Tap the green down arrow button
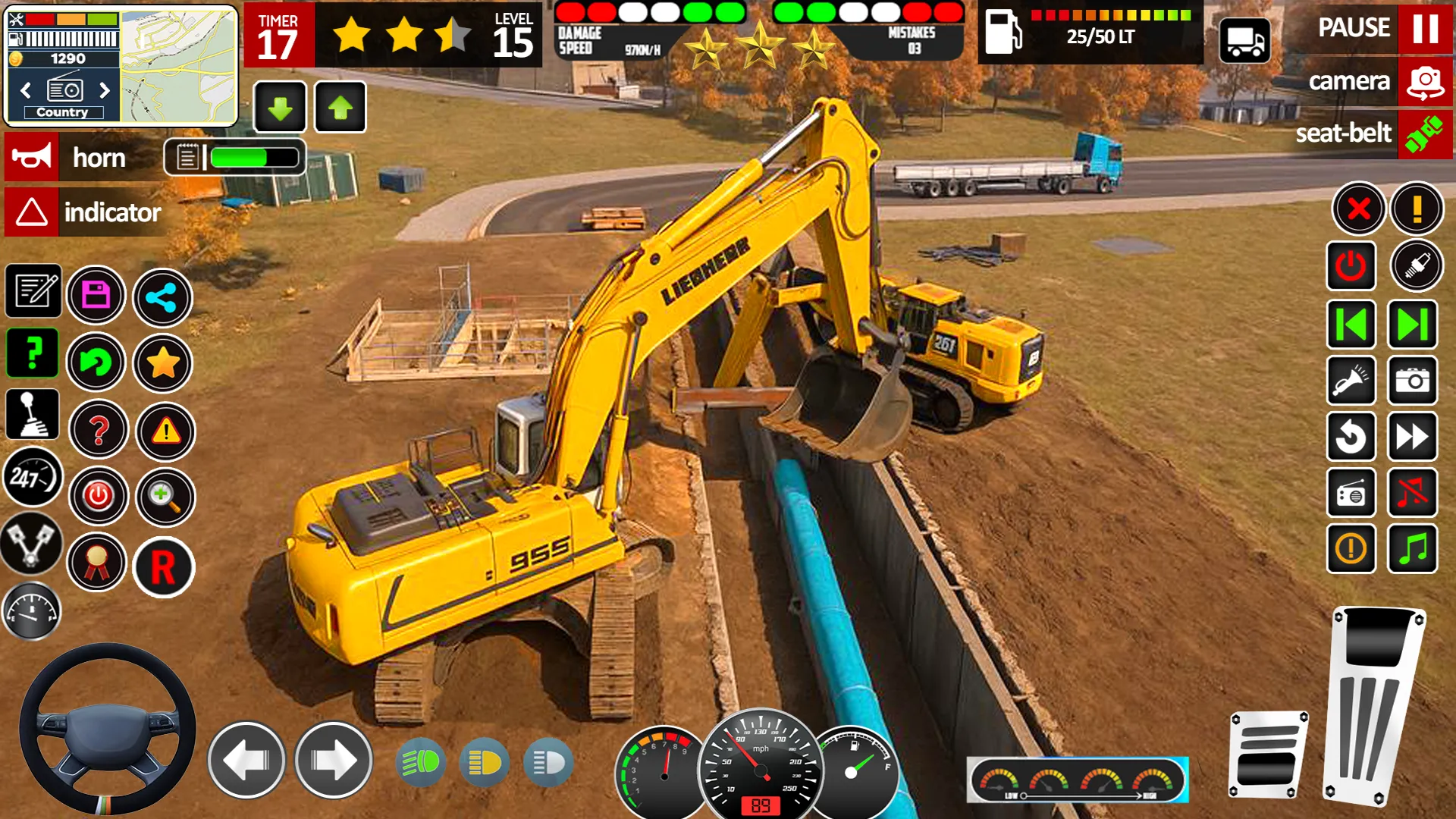 click(280, 108)
